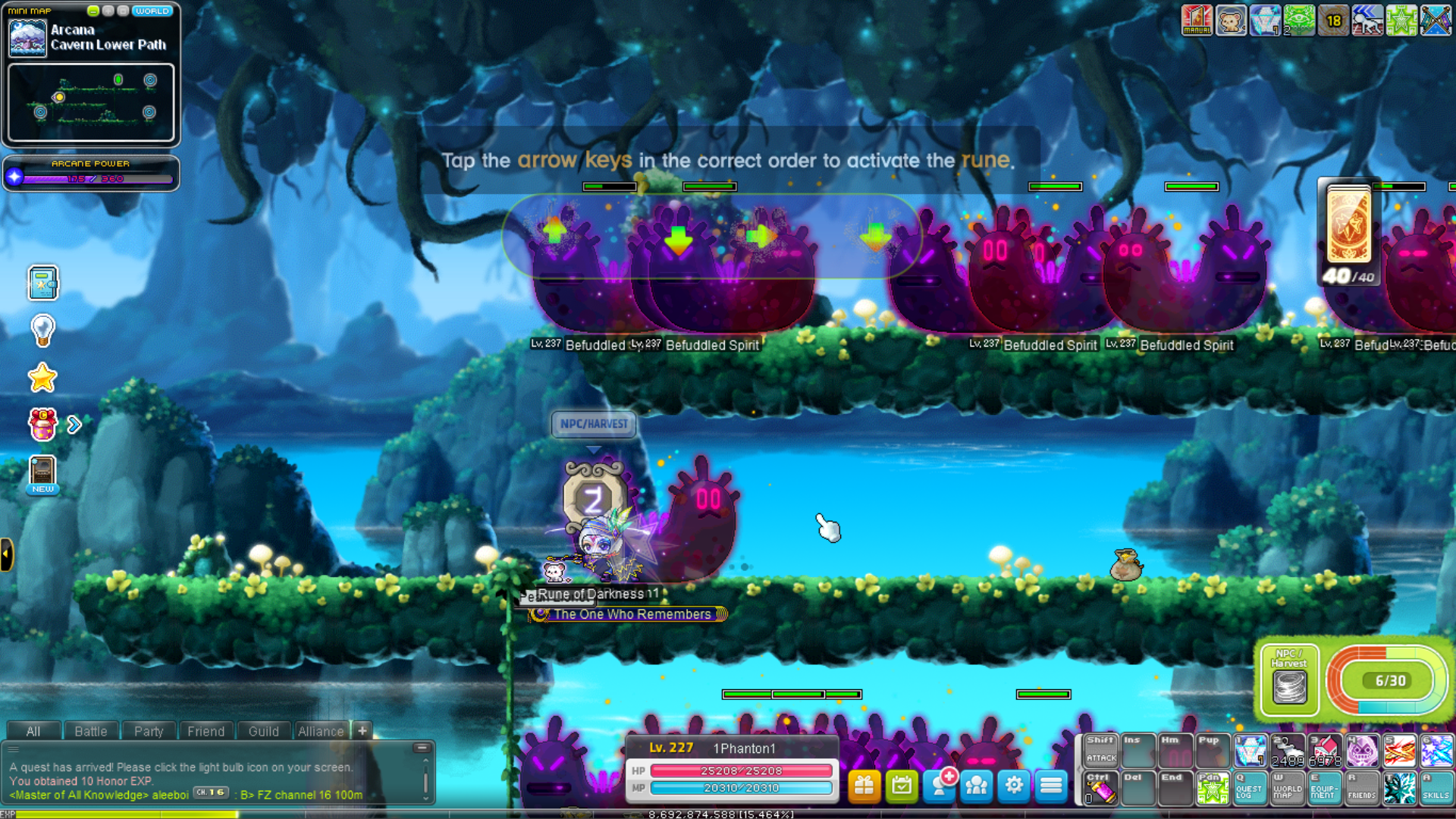
Task: Open the World Map quickslot icon
Action: pos(1287,789)
